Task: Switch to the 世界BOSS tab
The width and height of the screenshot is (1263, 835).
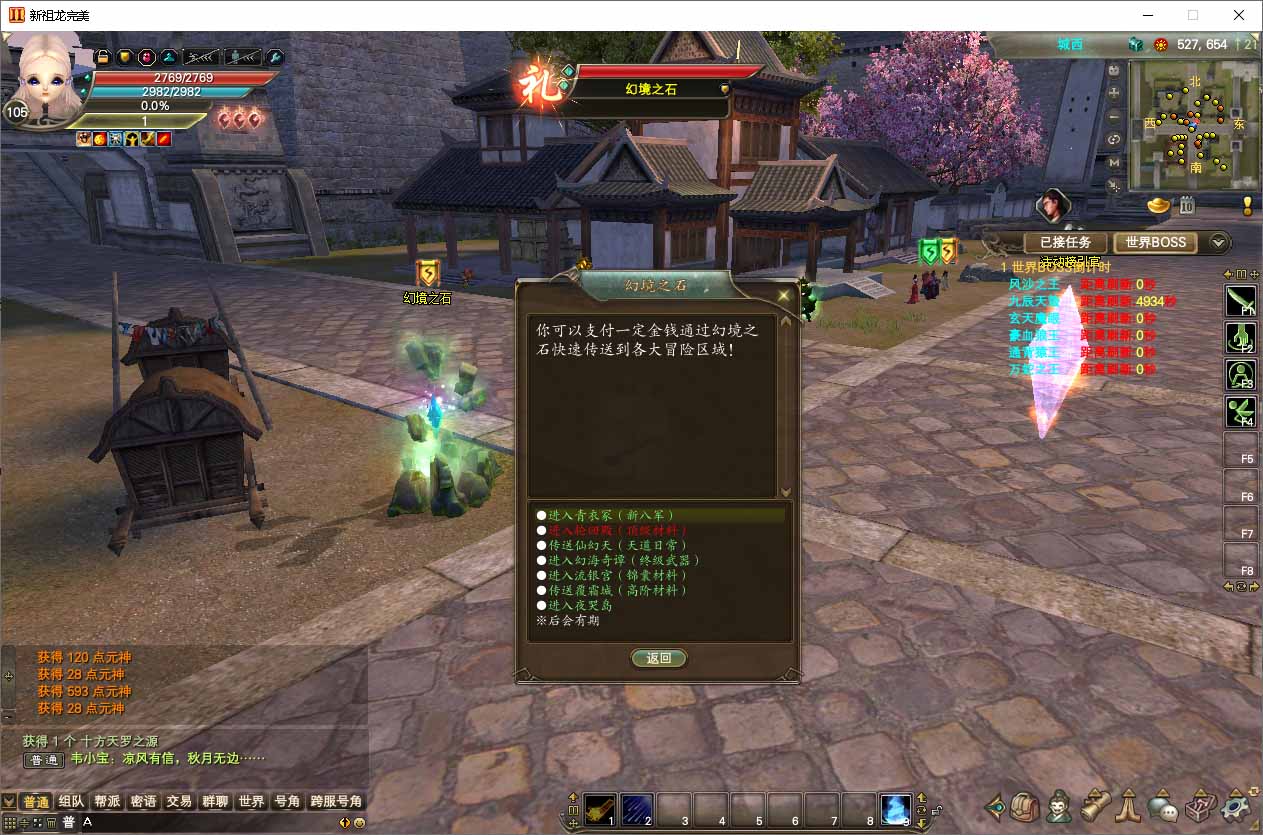Action: tap(1155, 242)
